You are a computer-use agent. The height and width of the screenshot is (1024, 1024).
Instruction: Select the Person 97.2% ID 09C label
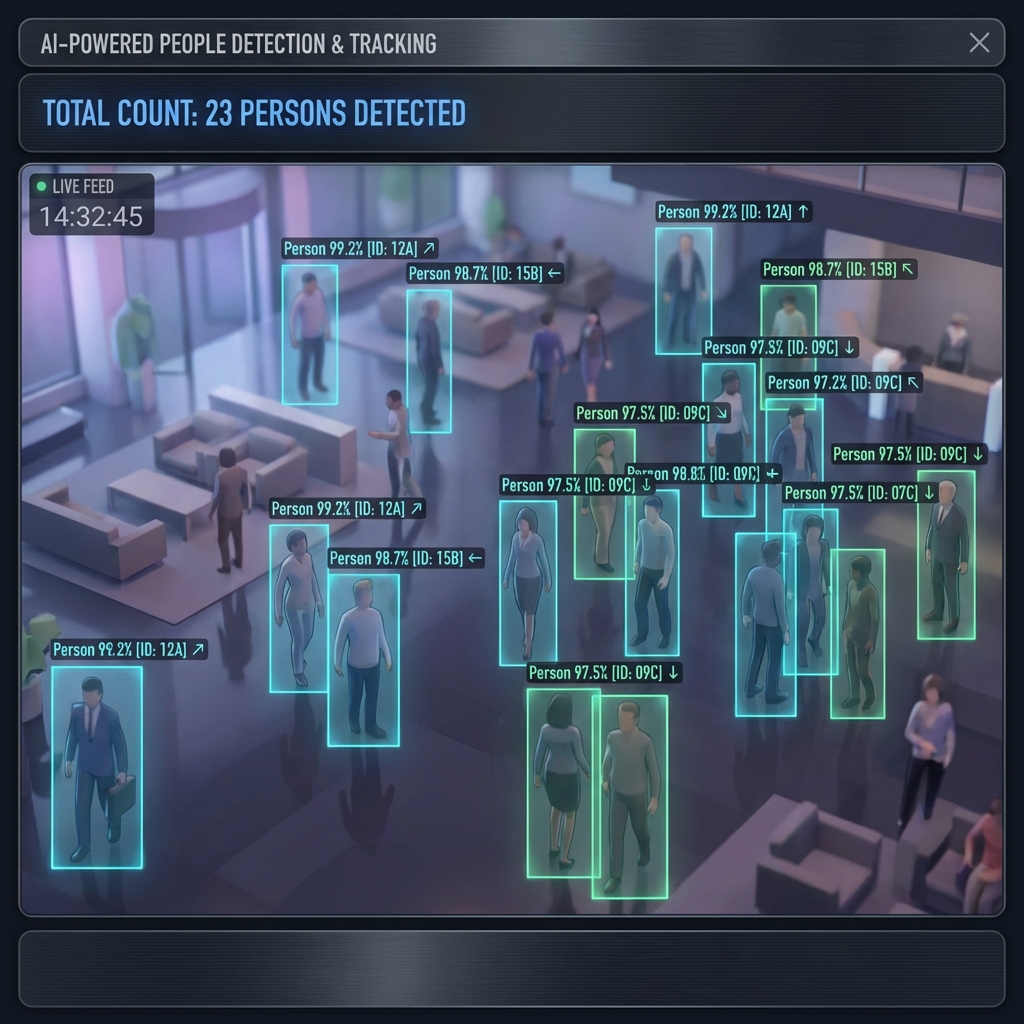pyautogui.click(x=843, y=383)
